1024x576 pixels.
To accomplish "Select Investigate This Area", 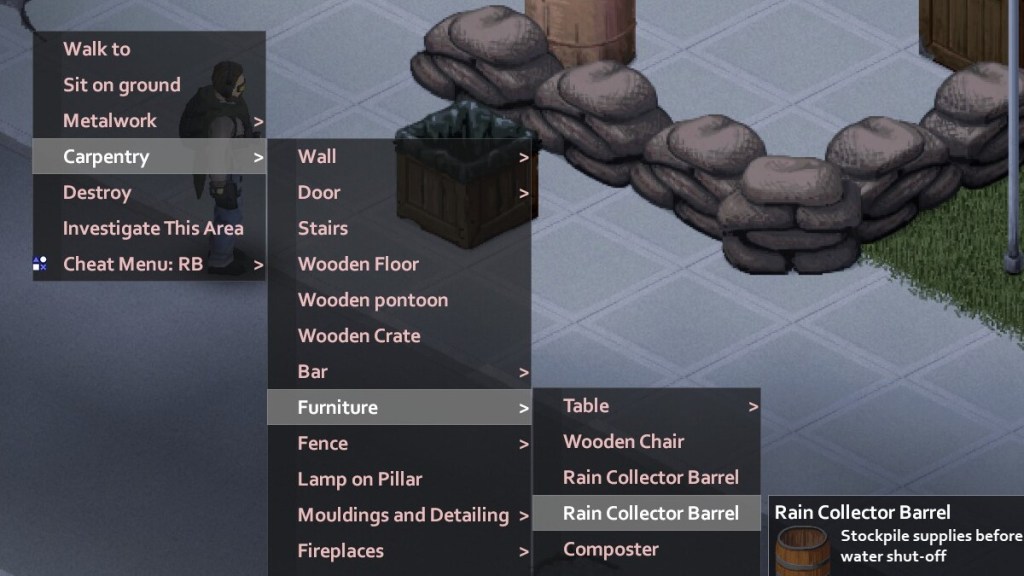I will (153, 229).
